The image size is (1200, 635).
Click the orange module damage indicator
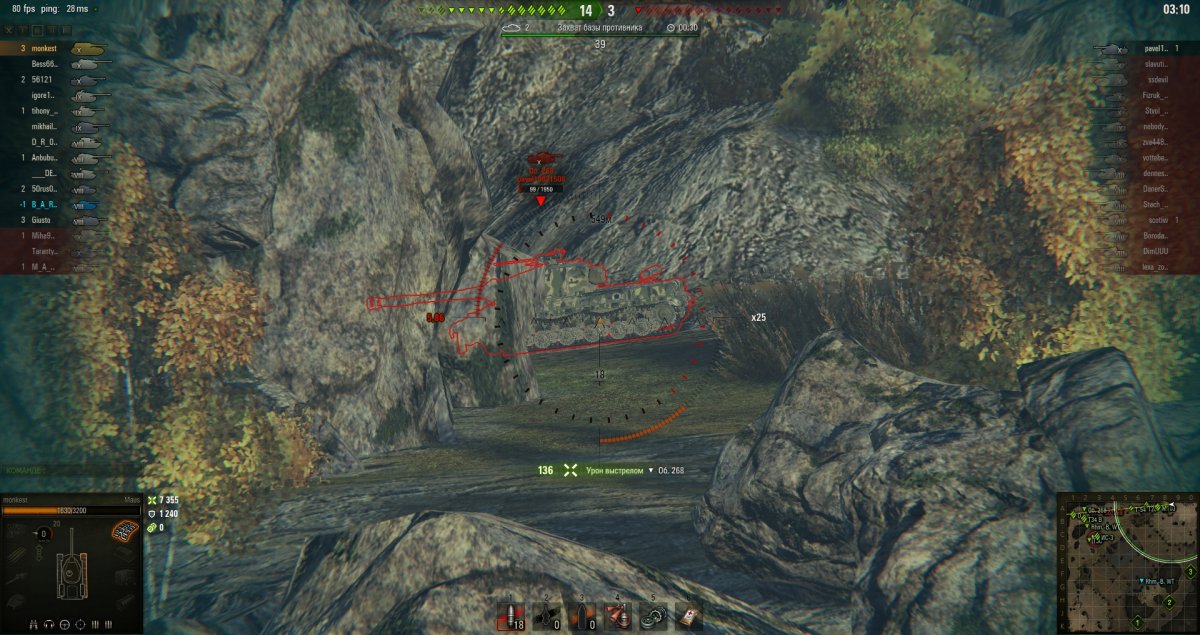click(x=124, y=528)
